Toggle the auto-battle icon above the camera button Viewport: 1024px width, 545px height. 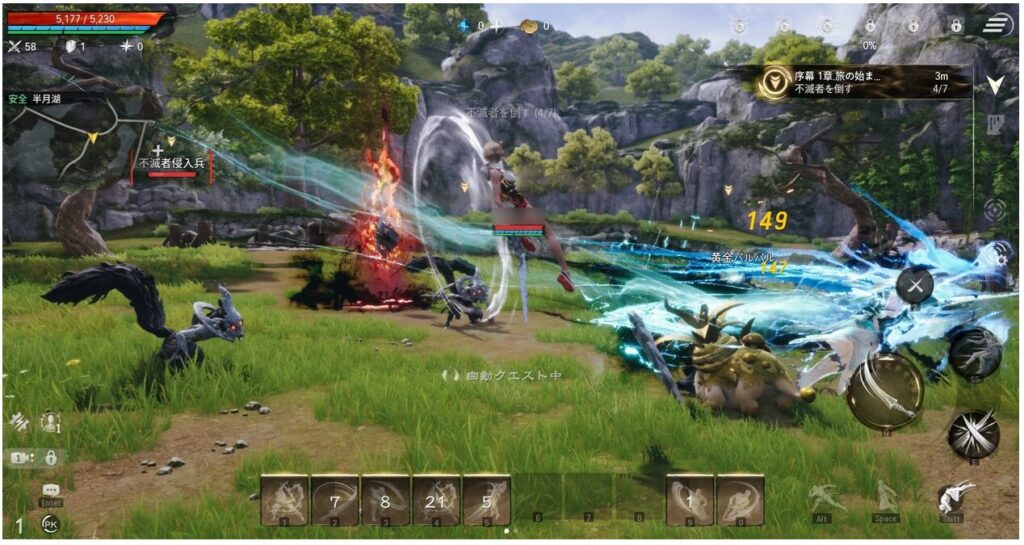(x=18, y=423)
